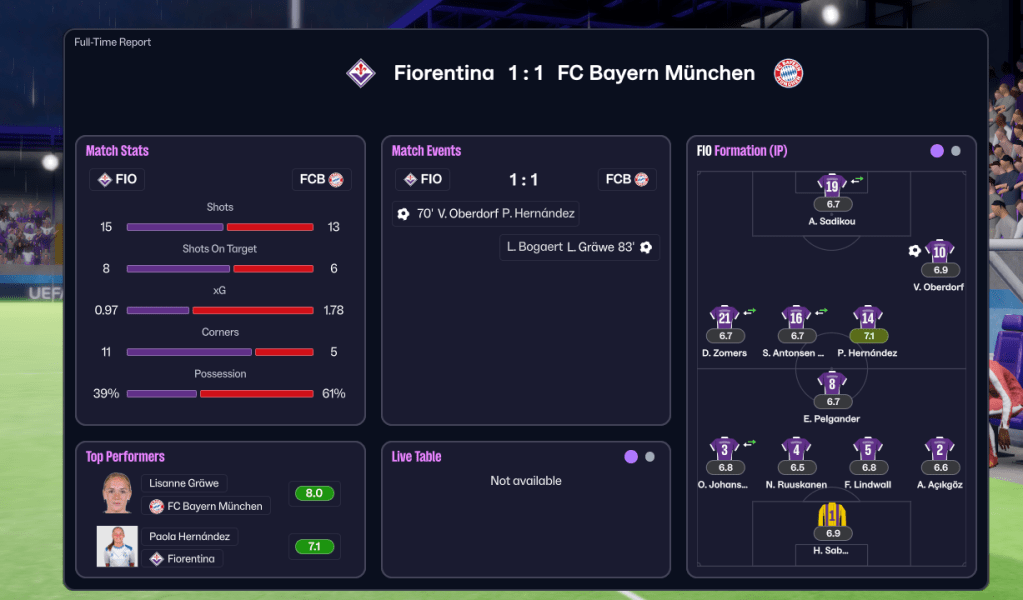Viewport: 1023px width, 600px height.
Task: Open the Match Events panel header
Action: click(x=426, y=151)
